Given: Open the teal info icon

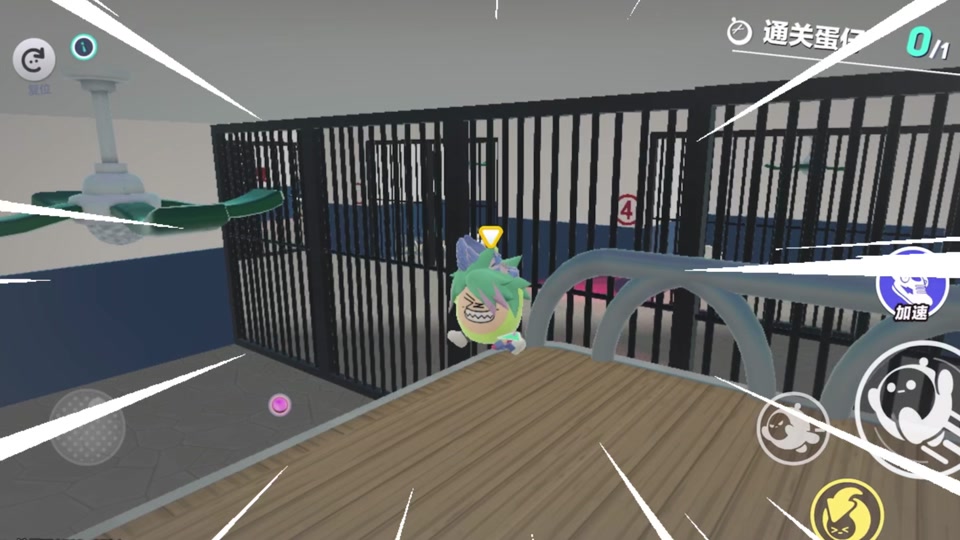Looking at the screenshot, I should (x=84, y=46).
